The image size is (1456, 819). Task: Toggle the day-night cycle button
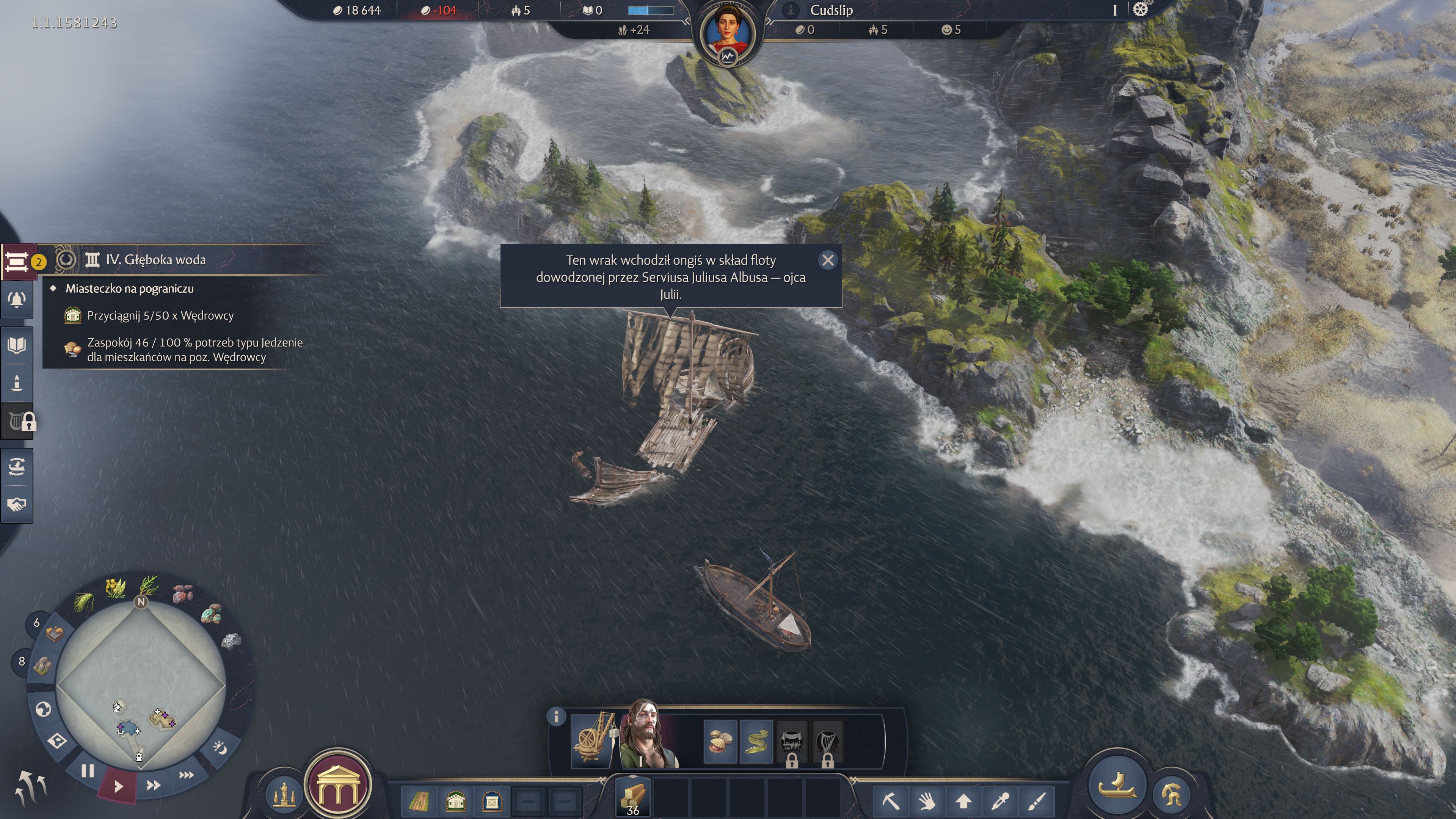coord(220,748)
